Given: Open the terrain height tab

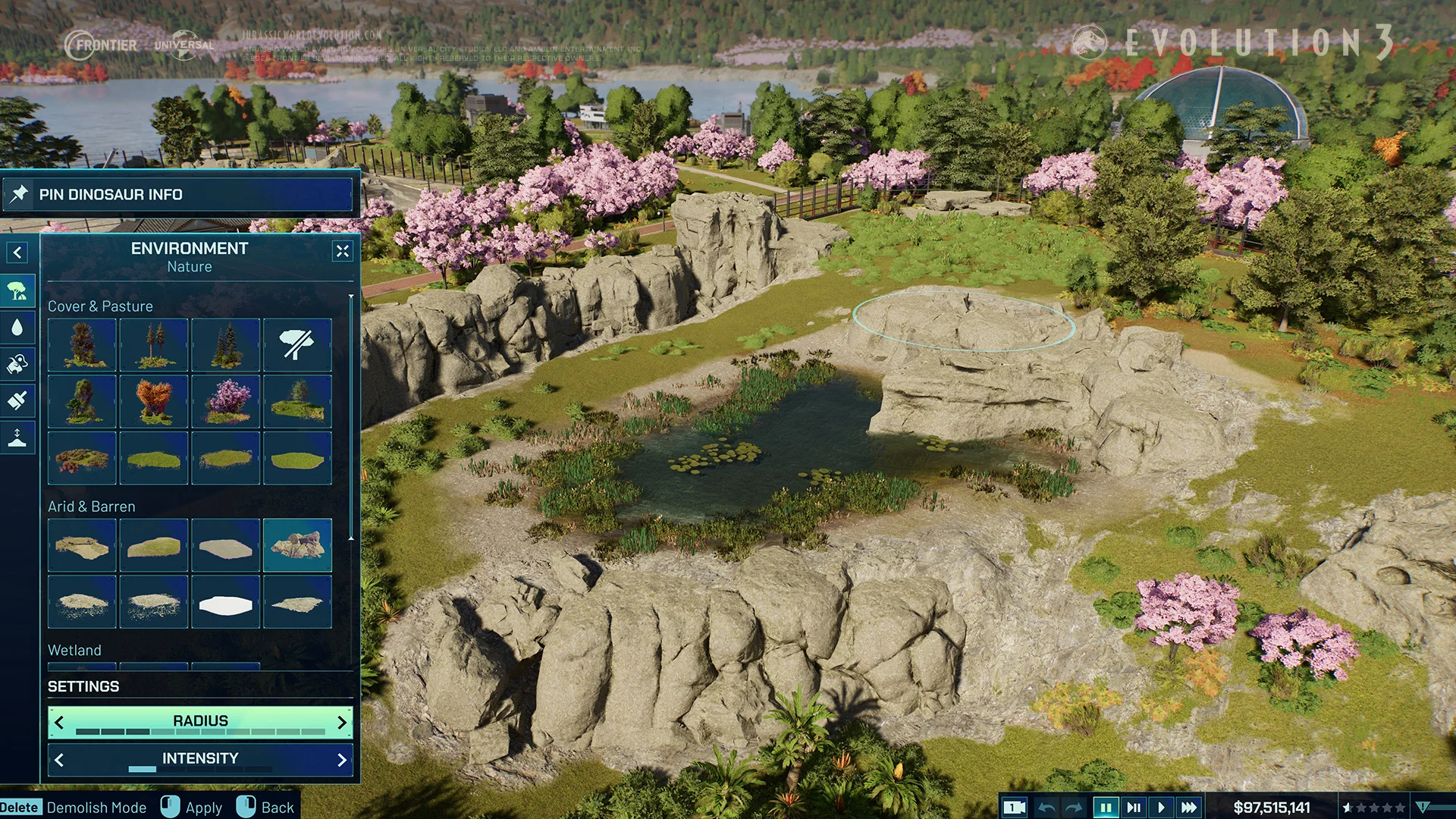Looking at the screenshot, I should 17,437.
